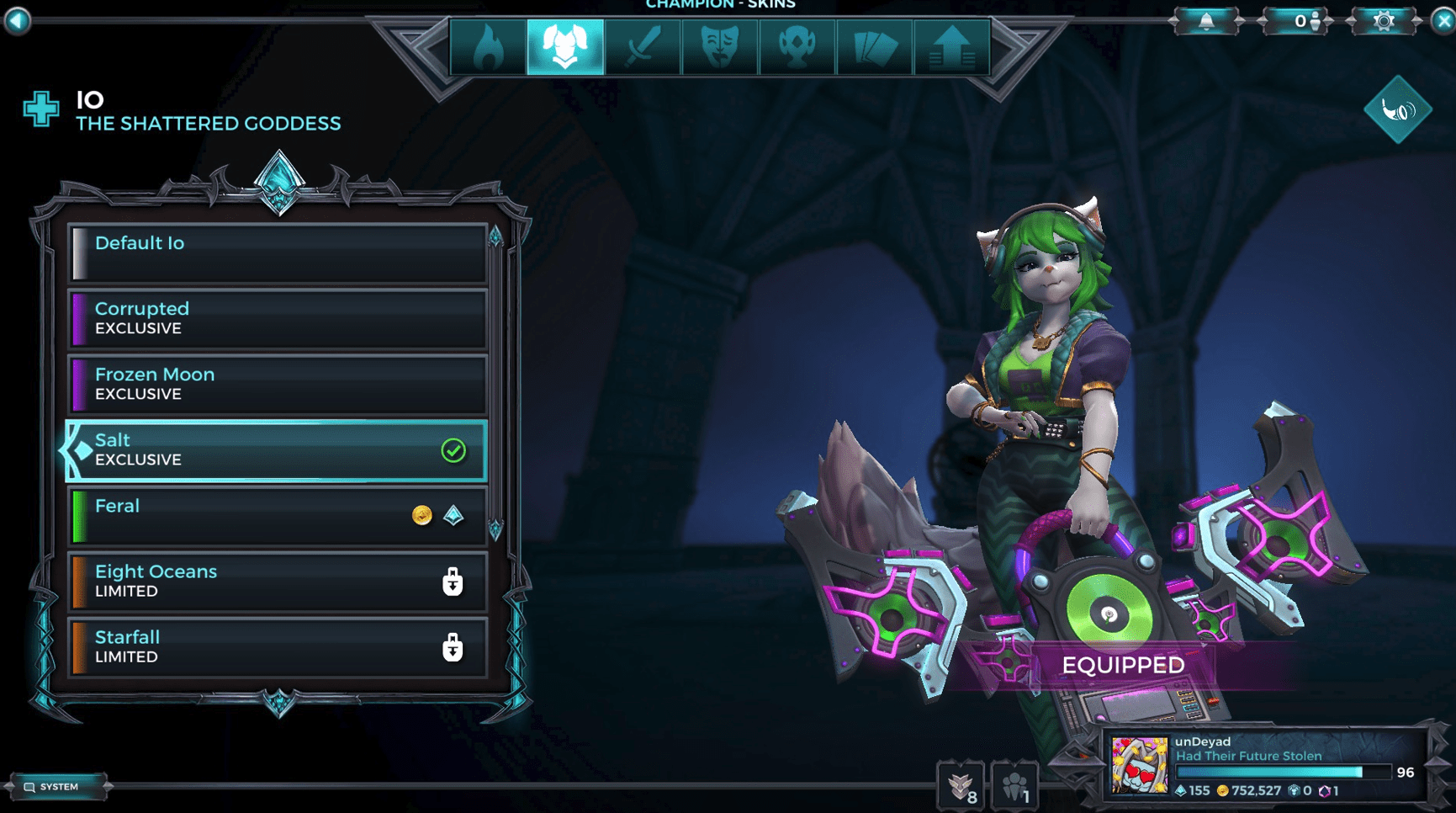Screen dimensions: 1456x813
Task: Open the notifications bell icon
Action: pos(1206,21)
